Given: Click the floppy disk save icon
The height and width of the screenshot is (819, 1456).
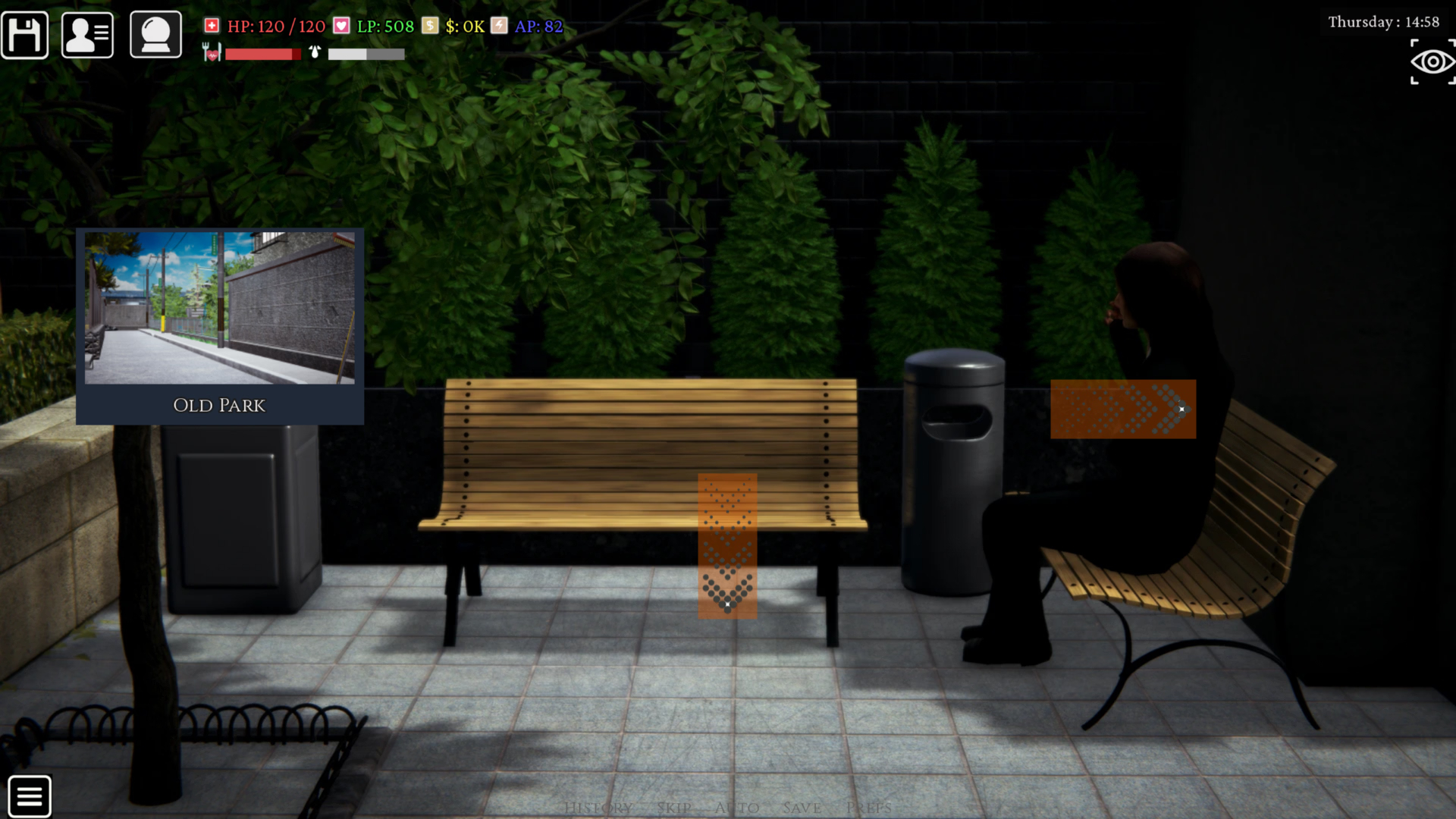Looking at the screenshot, I should [x=25, y=34].
